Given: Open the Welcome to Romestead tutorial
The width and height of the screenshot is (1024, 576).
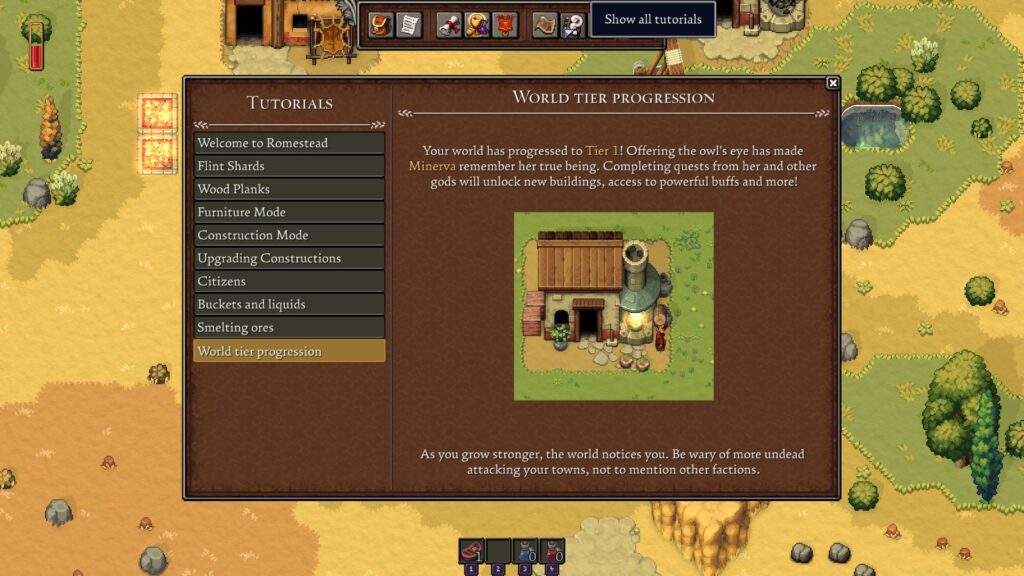Looking at the screenshot, I should pyautogui.click(x=289, y=143).
